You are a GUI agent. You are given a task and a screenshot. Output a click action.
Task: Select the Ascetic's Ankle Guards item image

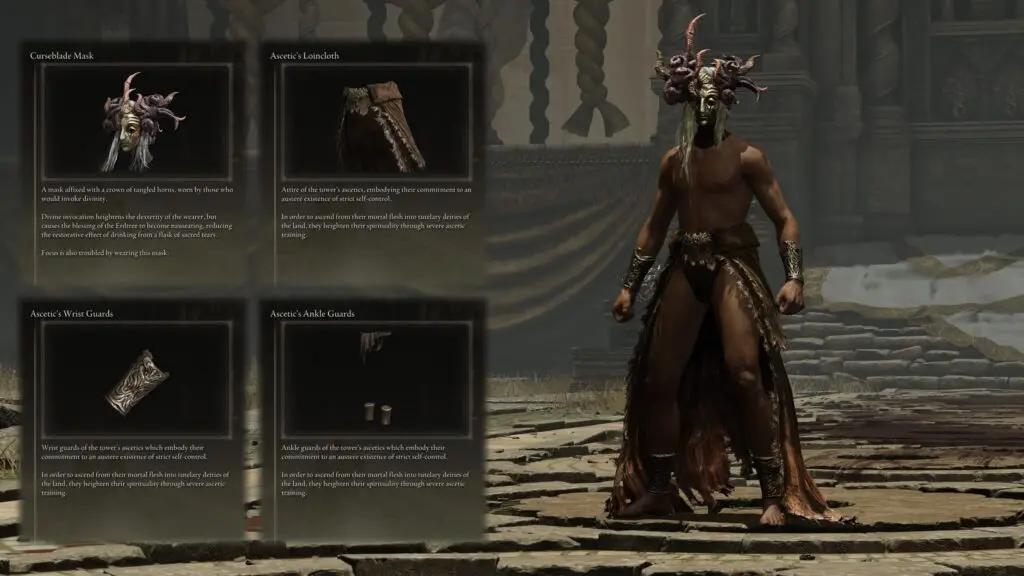(376, 380)
